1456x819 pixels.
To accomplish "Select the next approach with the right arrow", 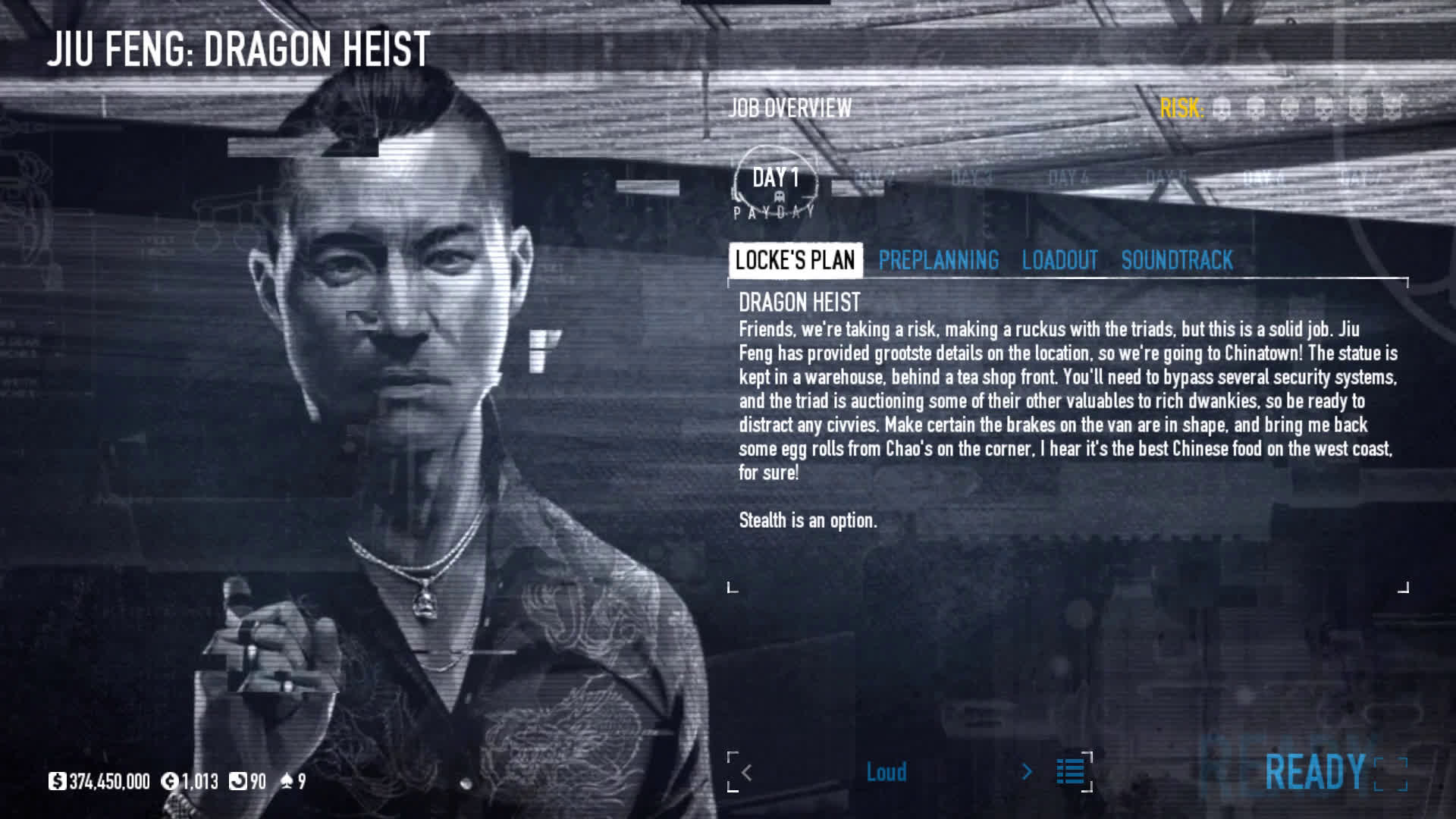I will pos(1027,772).
